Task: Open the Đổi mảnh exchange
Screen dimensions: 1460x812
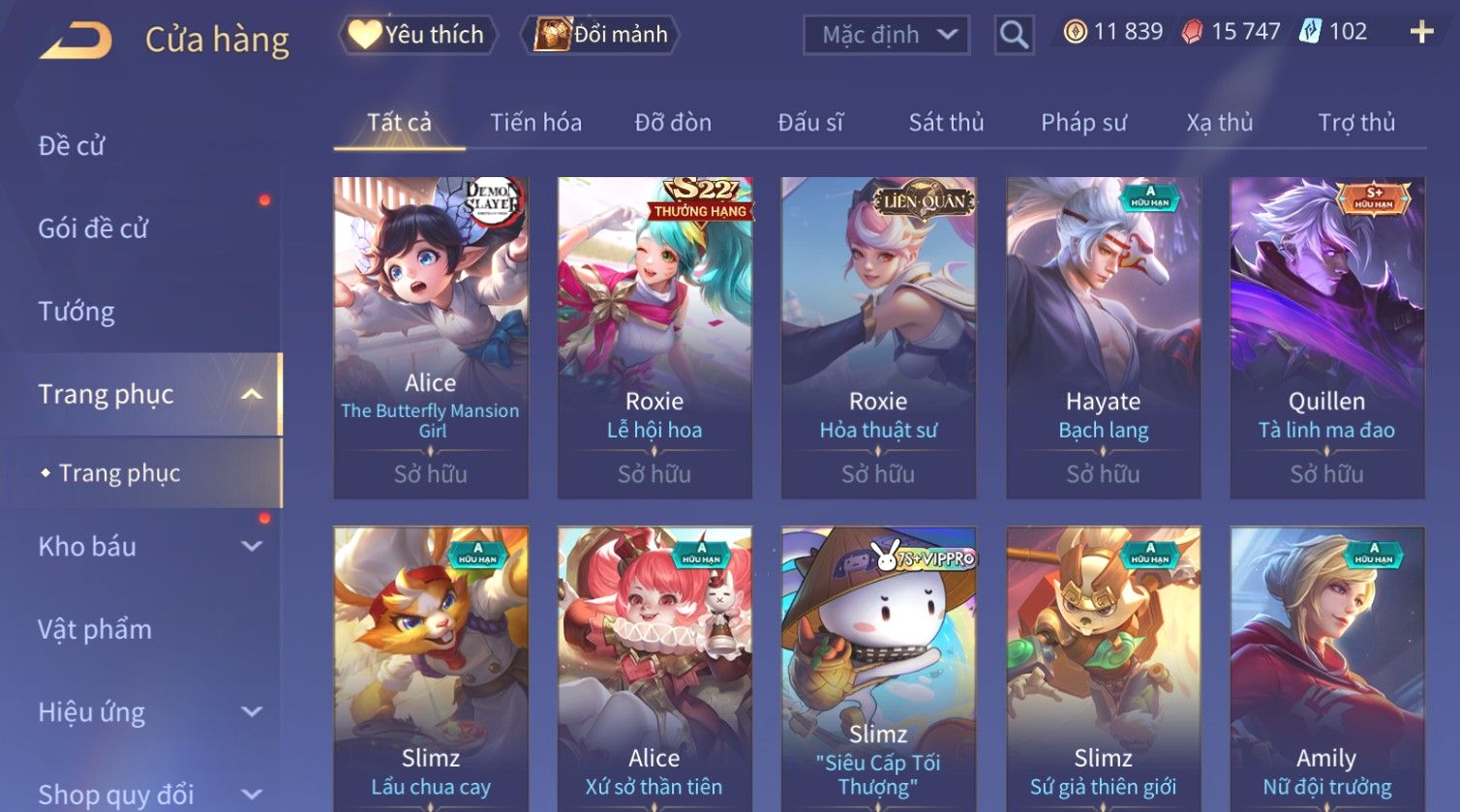Action: 601,35
